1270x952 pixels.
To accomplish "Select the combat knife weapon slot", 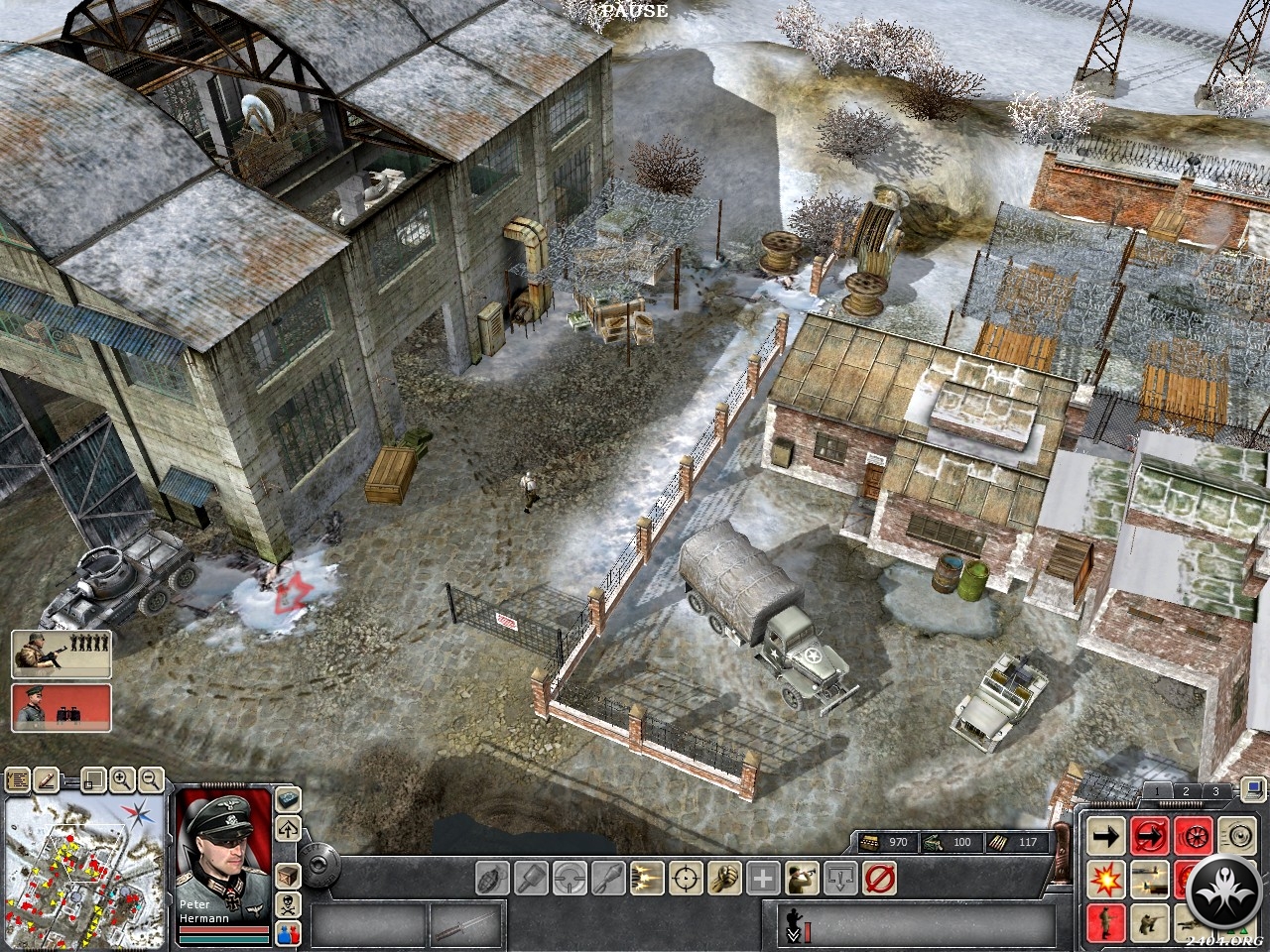I will 466,924.
